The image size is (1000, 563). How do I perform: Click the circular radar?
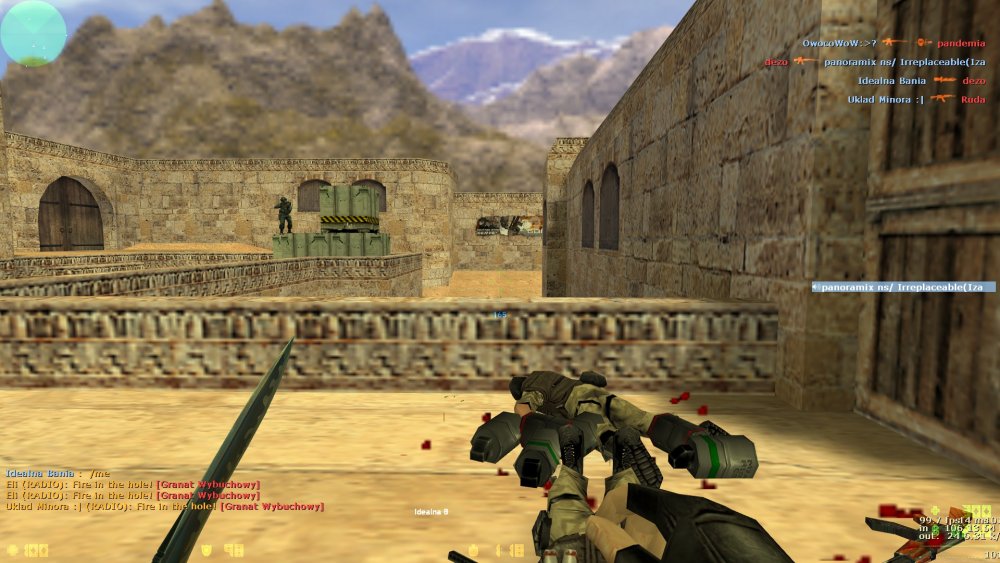pos(33,33)
